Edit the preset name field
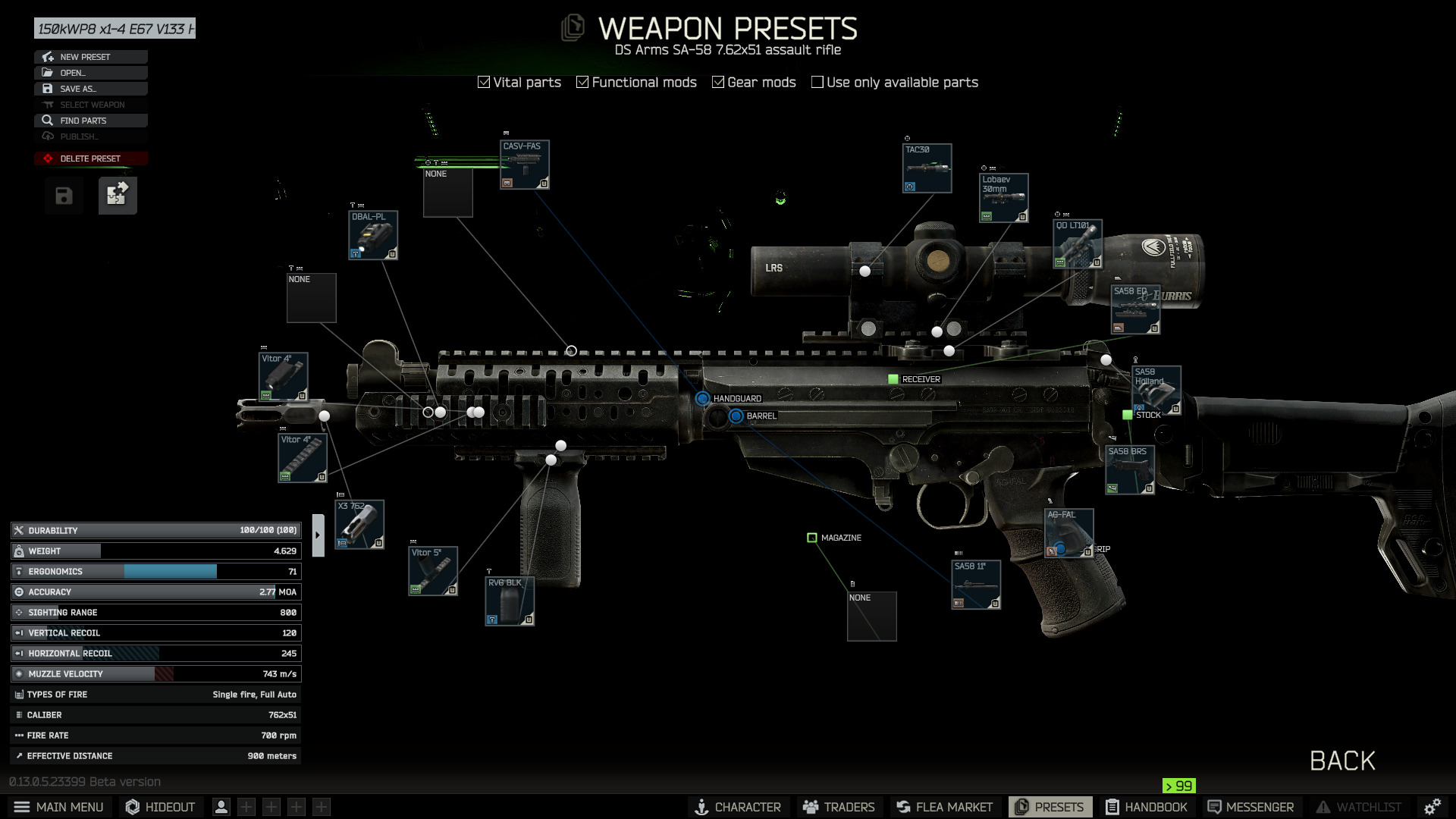Viewport: 1456px width, 819px height. 115,29
